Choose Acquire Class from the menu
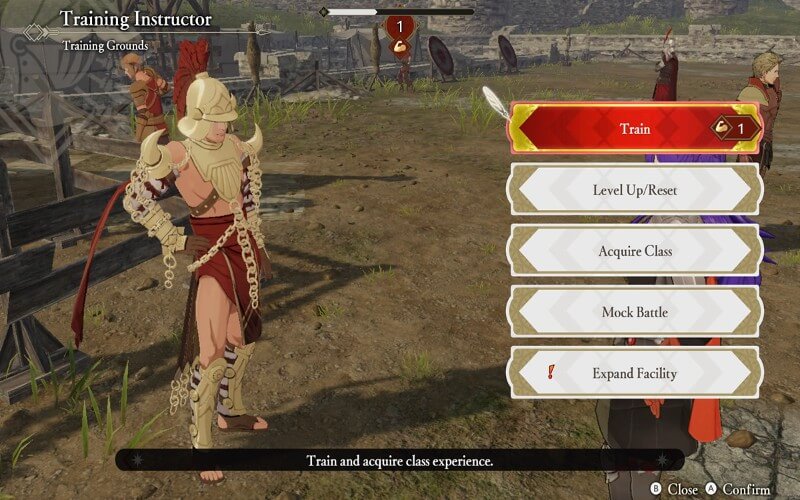Viewport: 800px width, 500px height. (x=635, y=250)
